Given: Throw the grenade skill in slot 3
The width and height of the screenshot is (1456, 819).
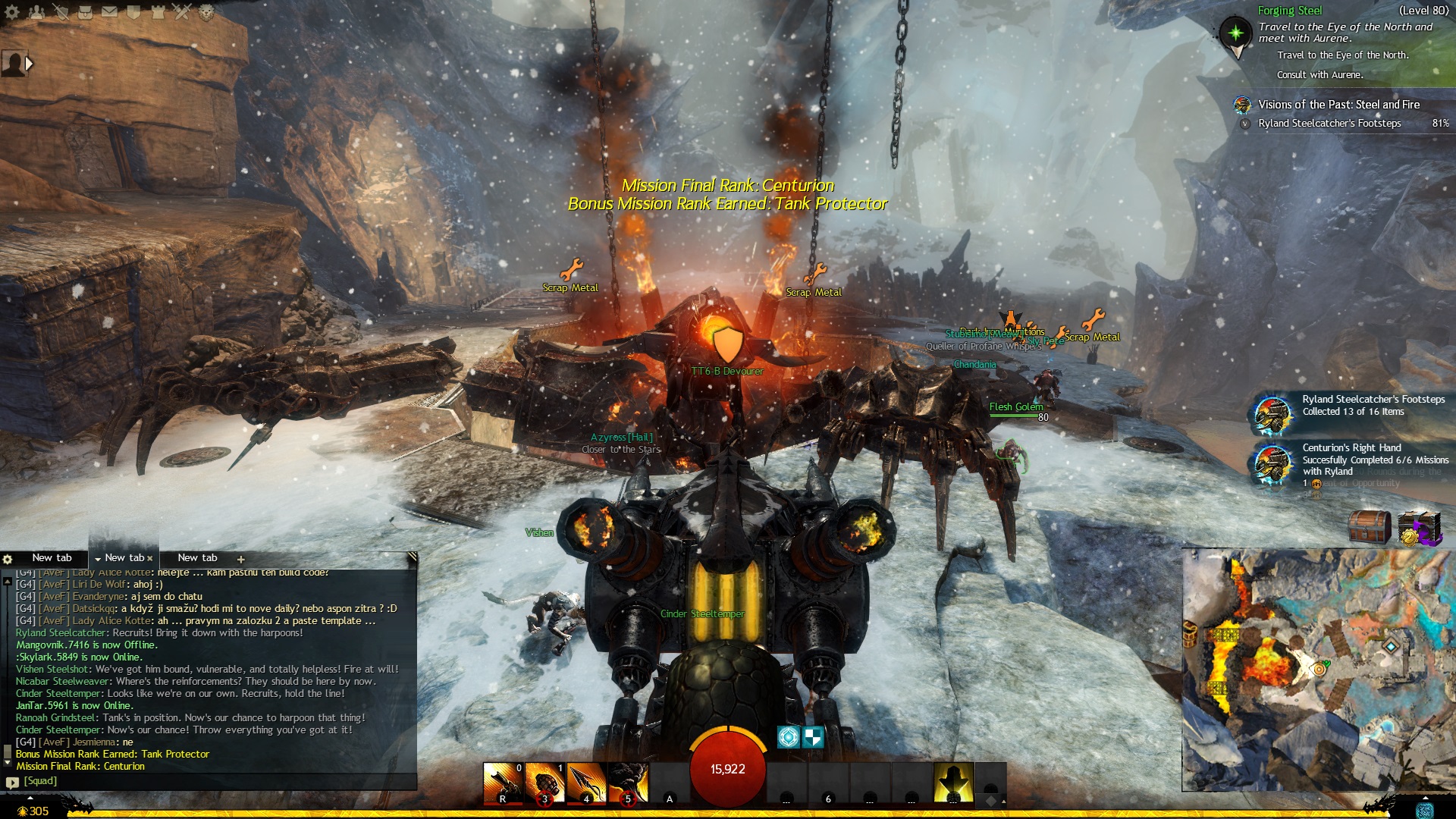Looking at the screenshot, I should (x=544, y=783).
